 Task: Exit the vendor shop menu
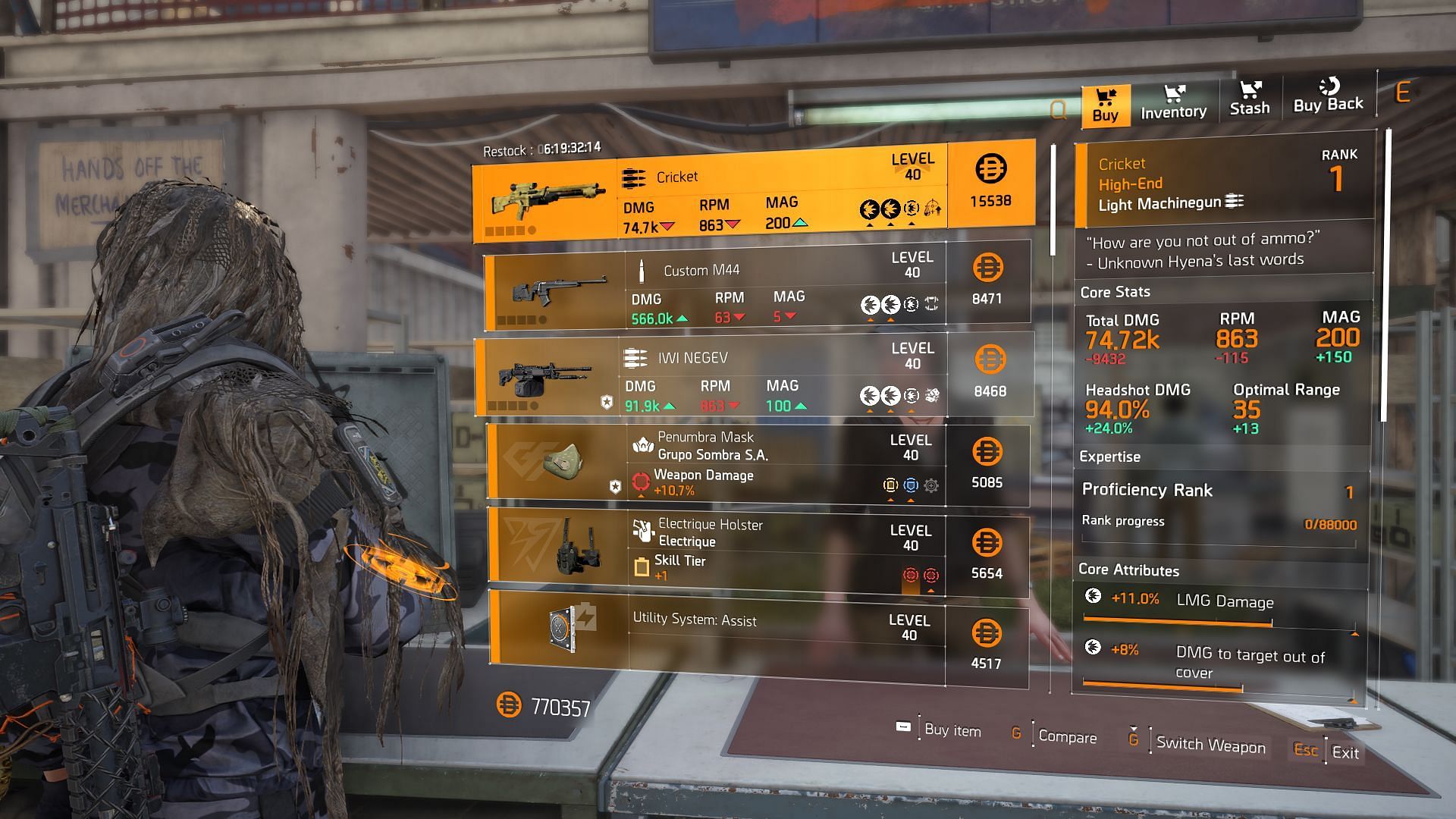pos(1345,753)
